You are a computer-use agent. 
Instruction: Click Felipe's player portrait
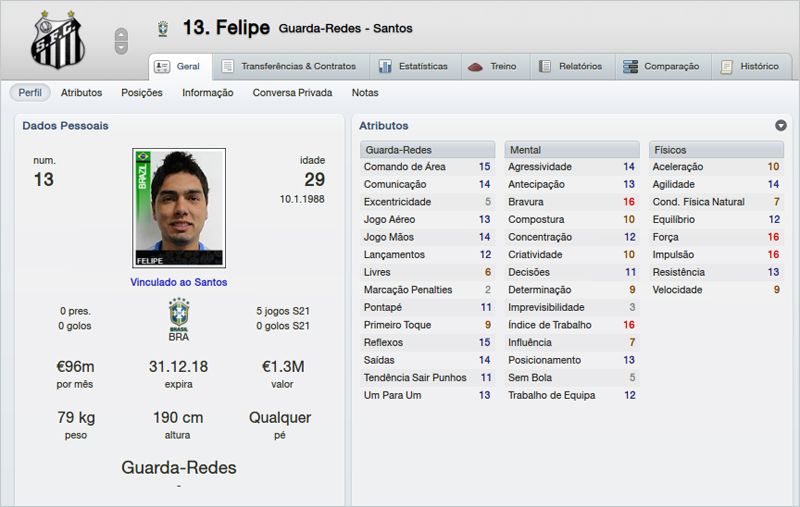point(179,208)
